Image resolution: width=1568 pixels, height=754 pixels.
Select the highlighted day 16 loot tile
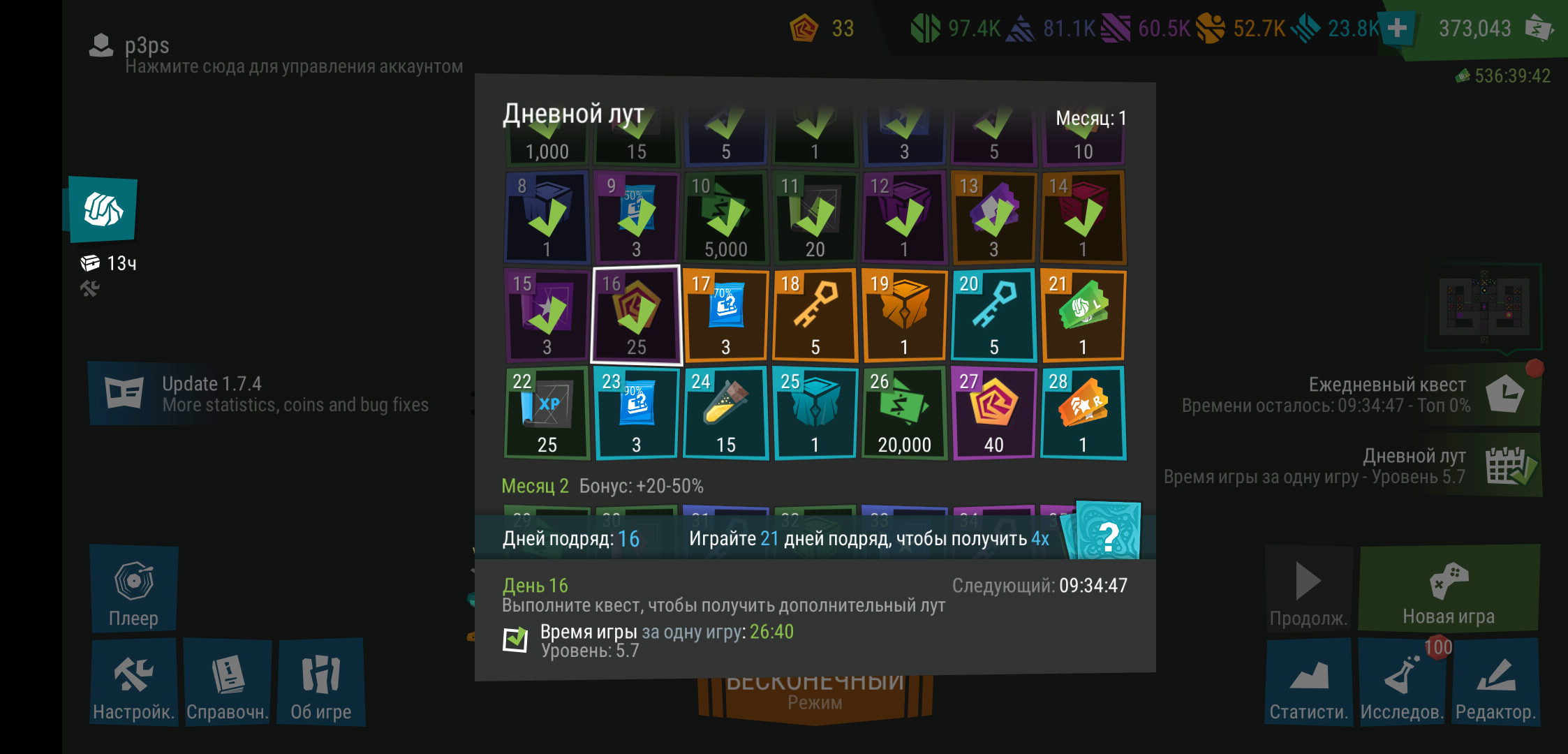pos(636,315)
